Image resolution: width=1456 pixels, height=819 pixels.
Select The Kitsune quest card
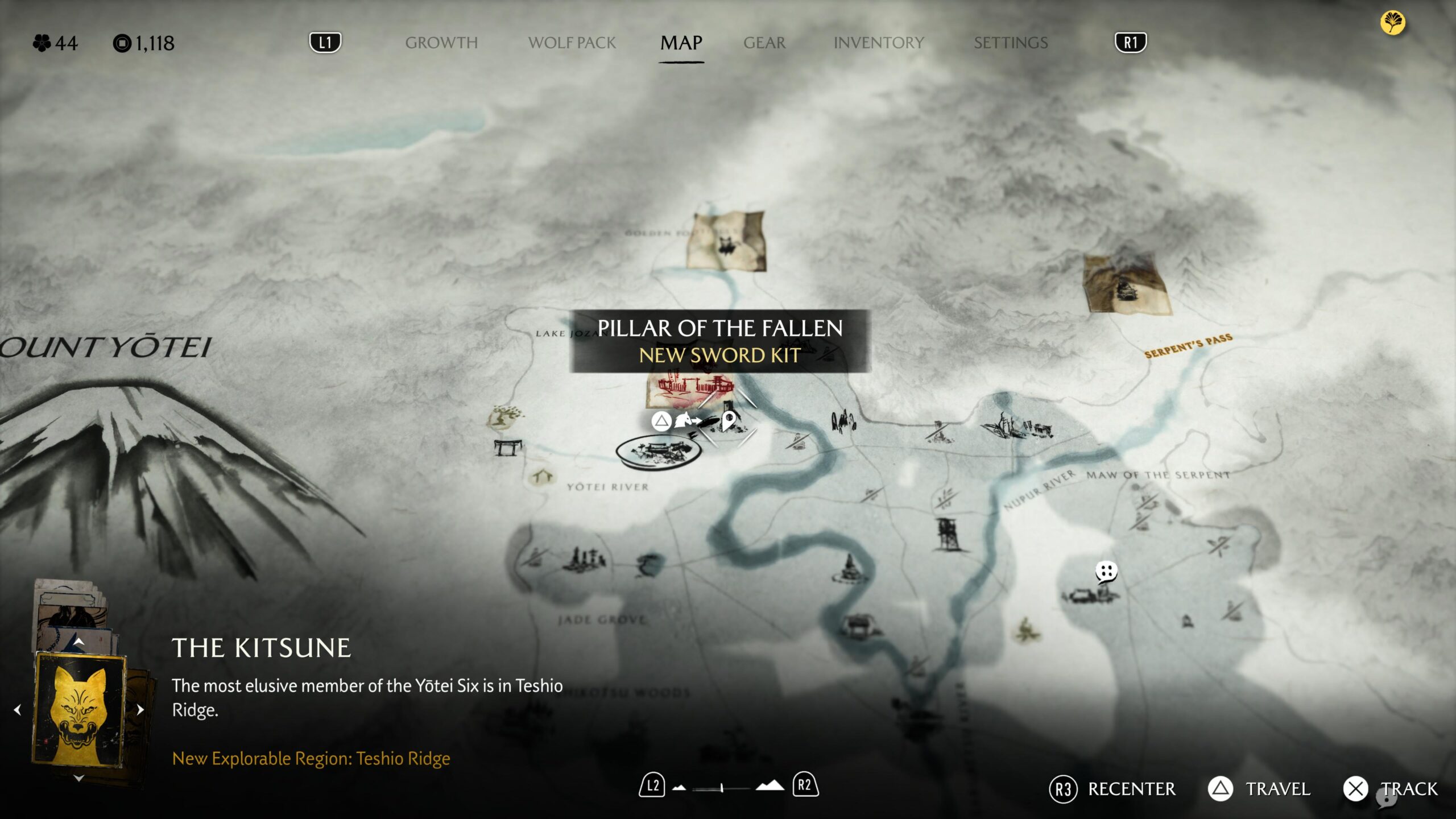point(80,709)
